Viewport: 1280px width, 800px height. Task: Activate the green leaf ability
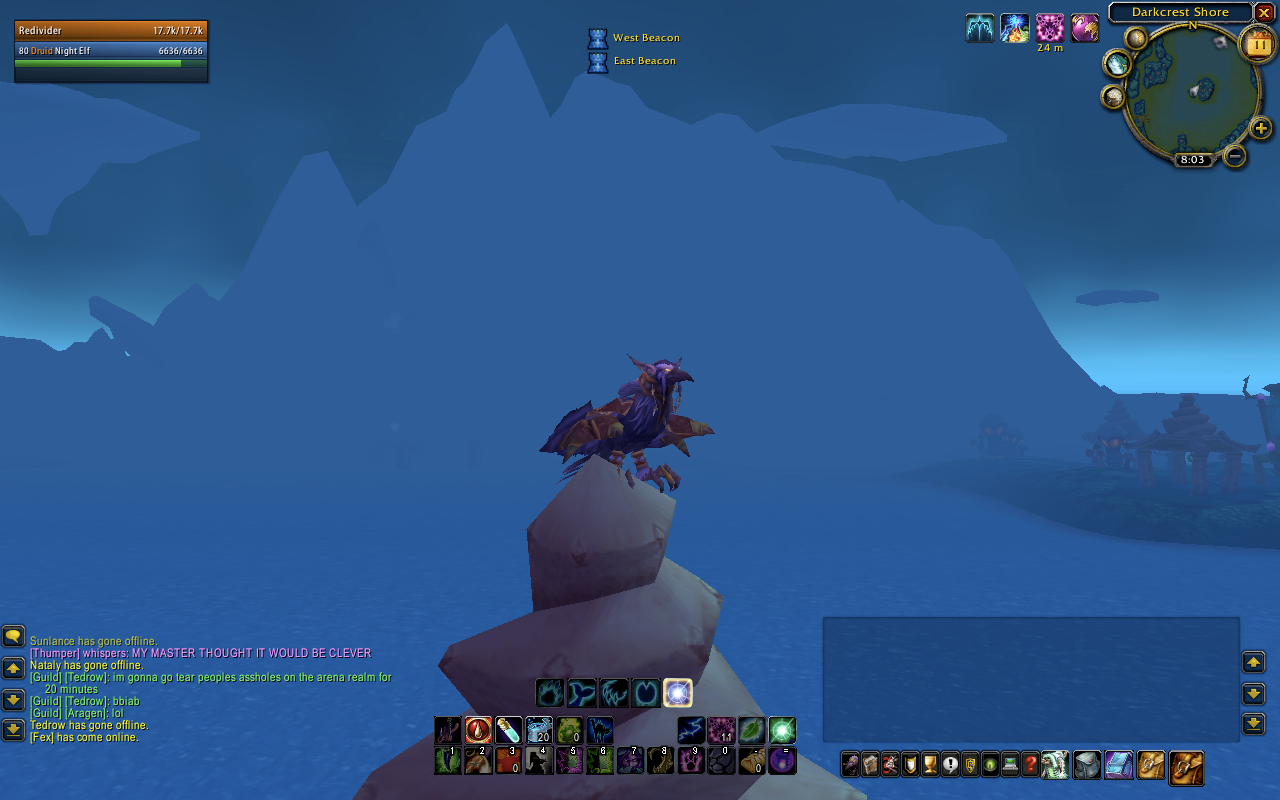(751, 730)
